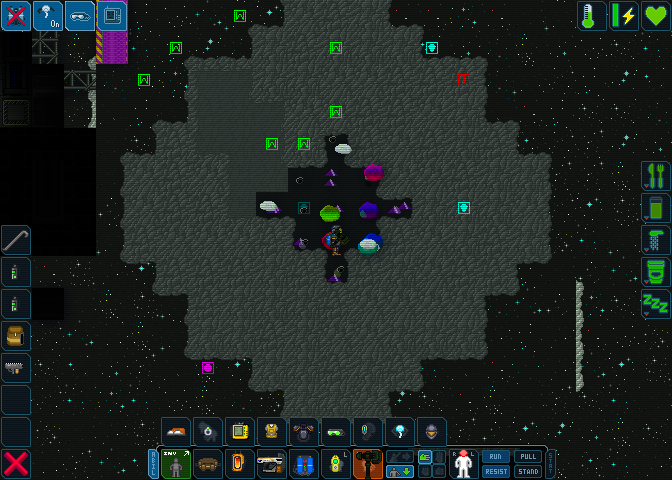Select the green goggles equipment slot
This screenshot has width=672, height=480.
pos(336,432)
